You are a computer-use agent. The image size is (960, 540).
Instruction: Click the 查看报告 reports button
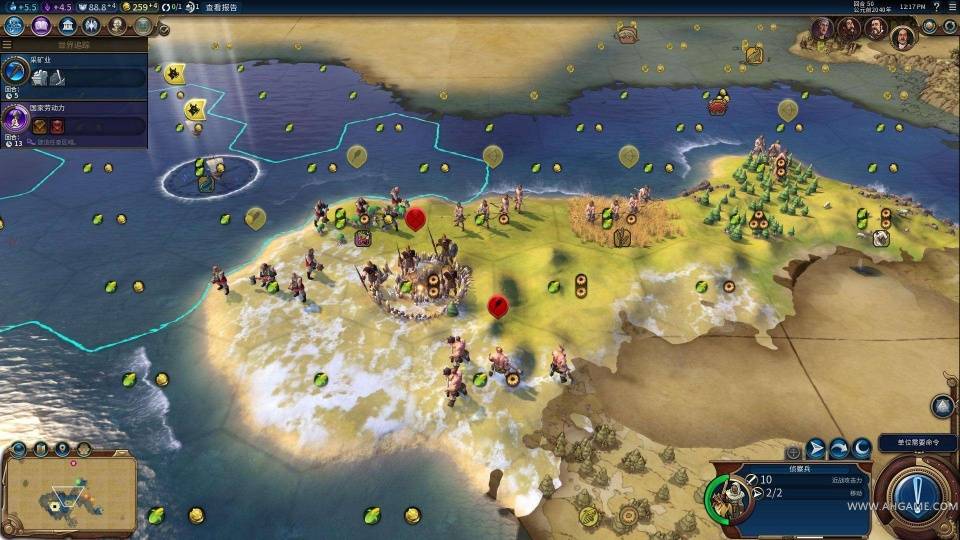pyautogui.click(x=222, y=7)
